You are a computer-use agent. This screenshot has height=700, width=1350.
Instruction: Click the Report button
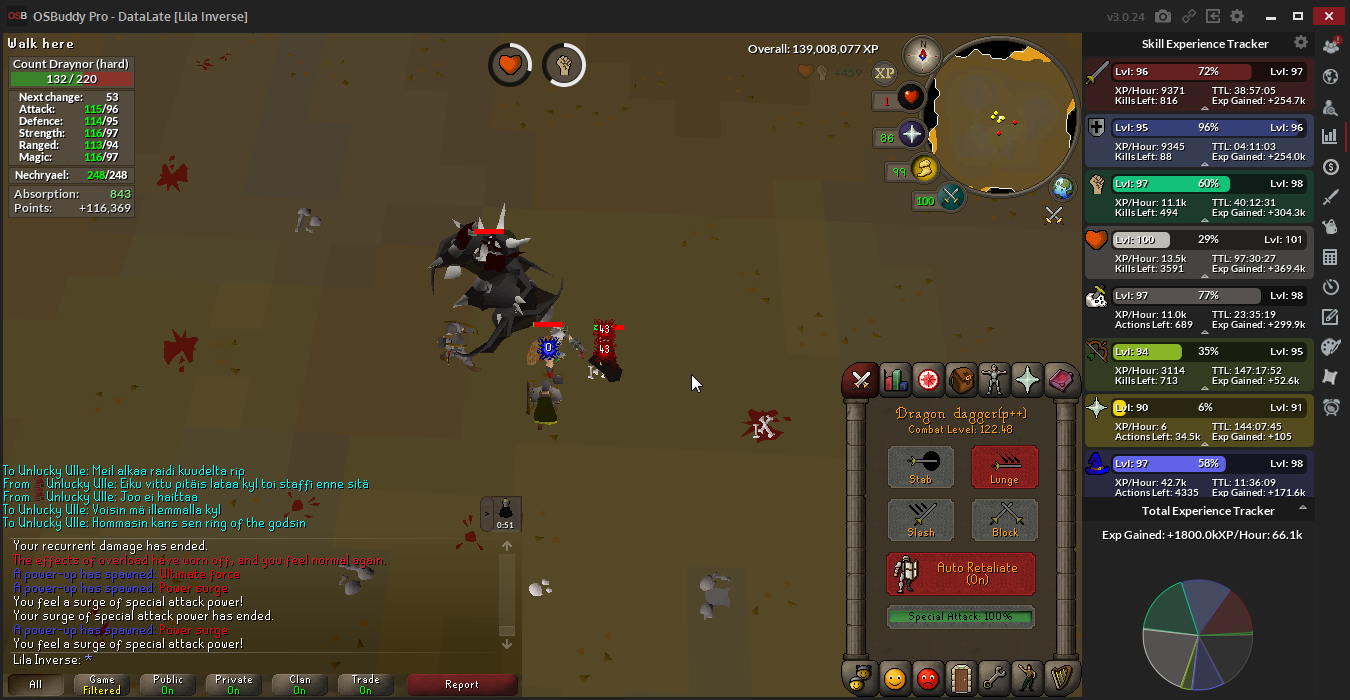462,685
